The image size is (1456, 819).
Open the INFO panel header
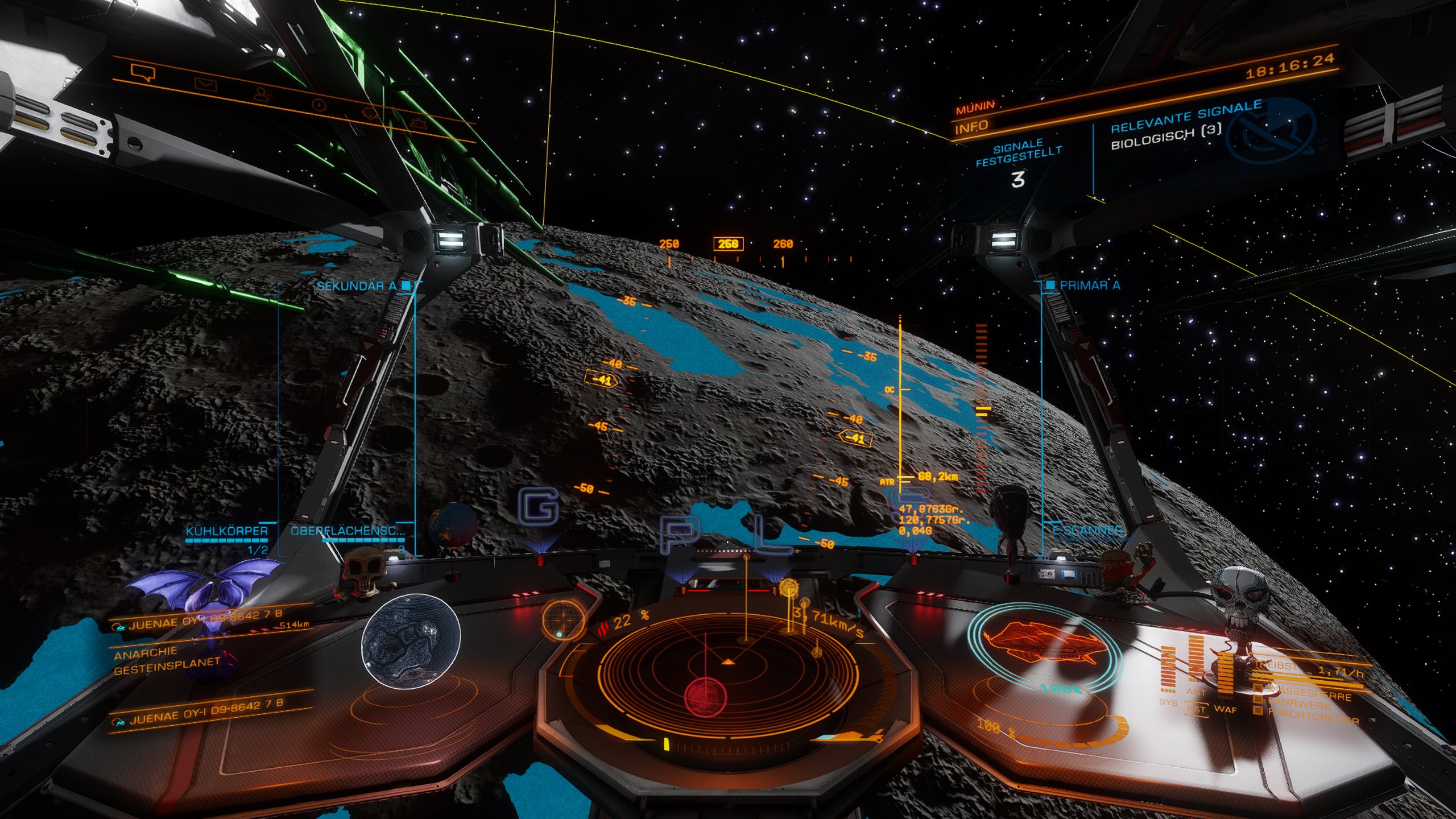[971, 127]
